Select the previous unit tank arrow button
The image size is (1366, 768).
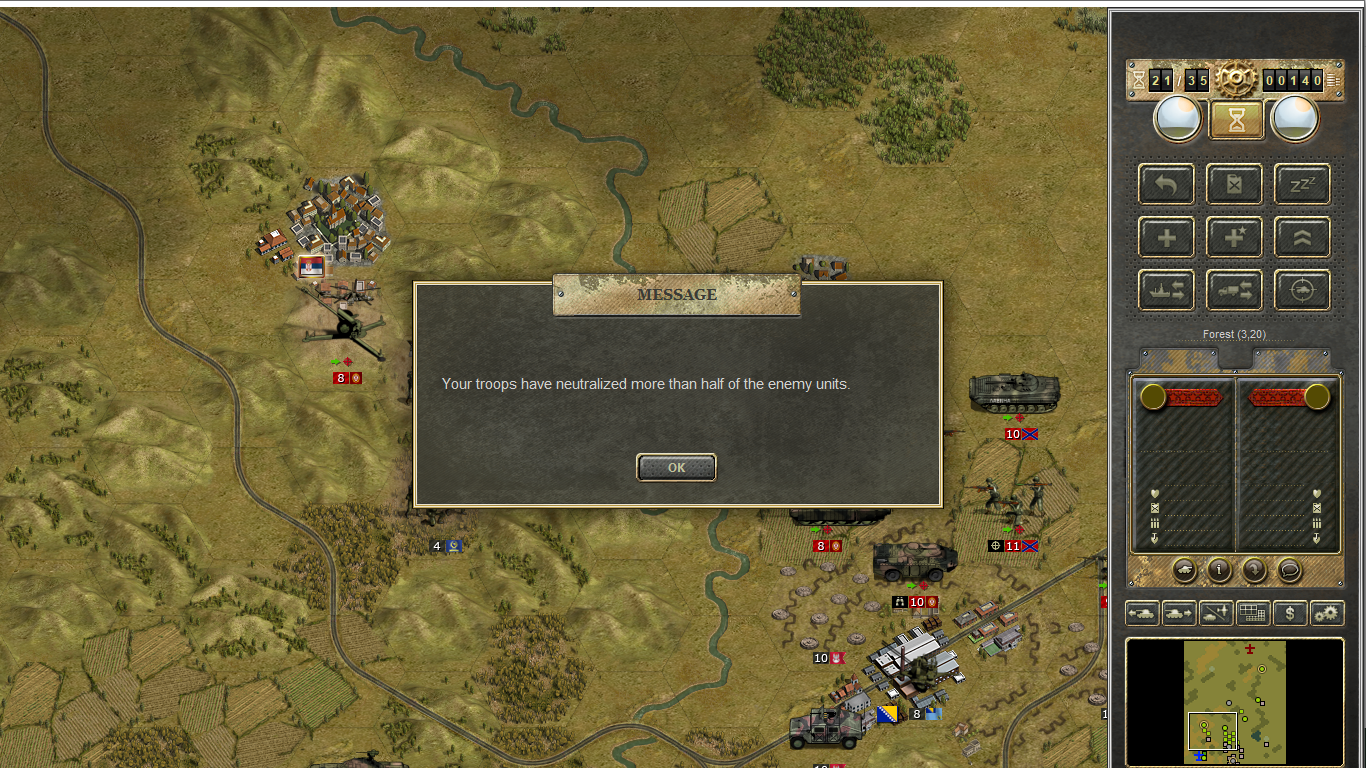click(1142, 612)
